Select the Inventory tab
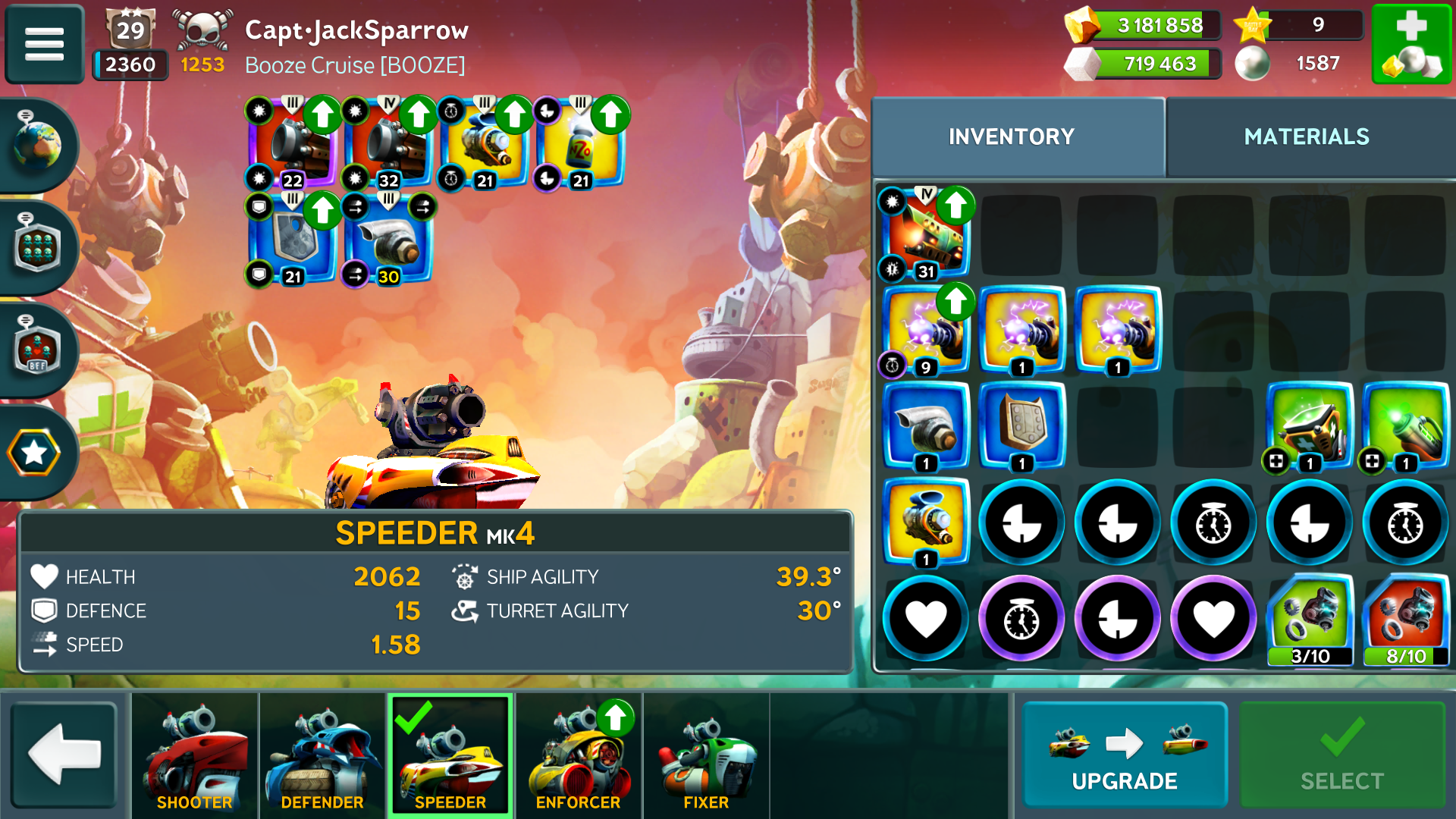Viewport: 1456px width, 819px height. pos(1012,136)
